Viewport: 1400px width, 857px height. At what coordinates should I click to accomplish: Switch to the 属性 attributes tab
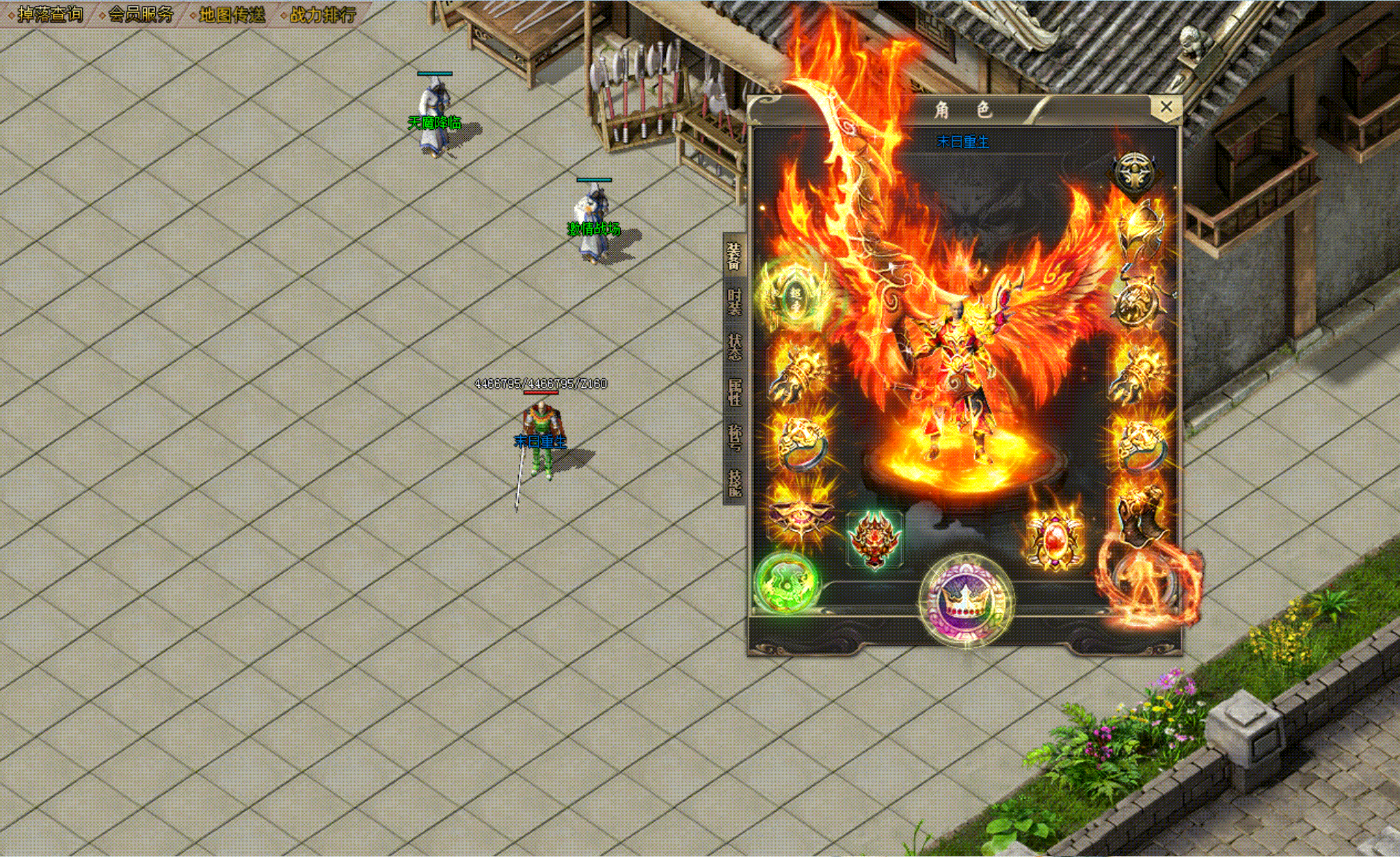[734, 392]
